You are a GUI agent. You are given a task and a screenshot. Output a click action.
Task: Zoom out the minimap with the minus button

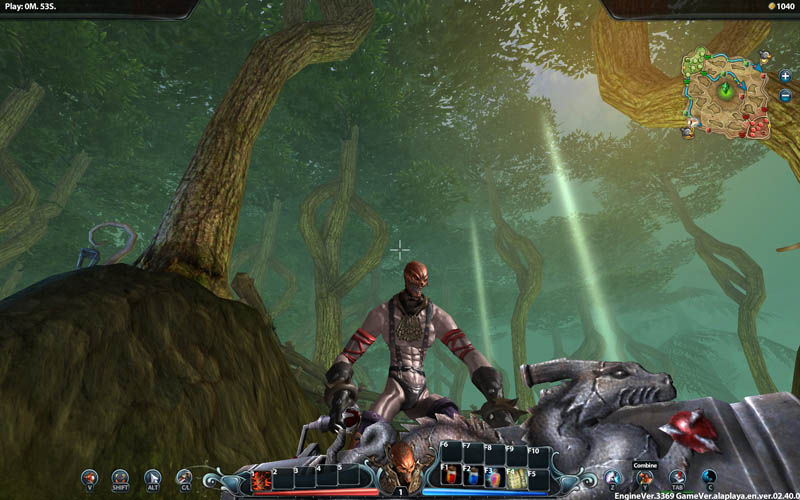(785, 96)
